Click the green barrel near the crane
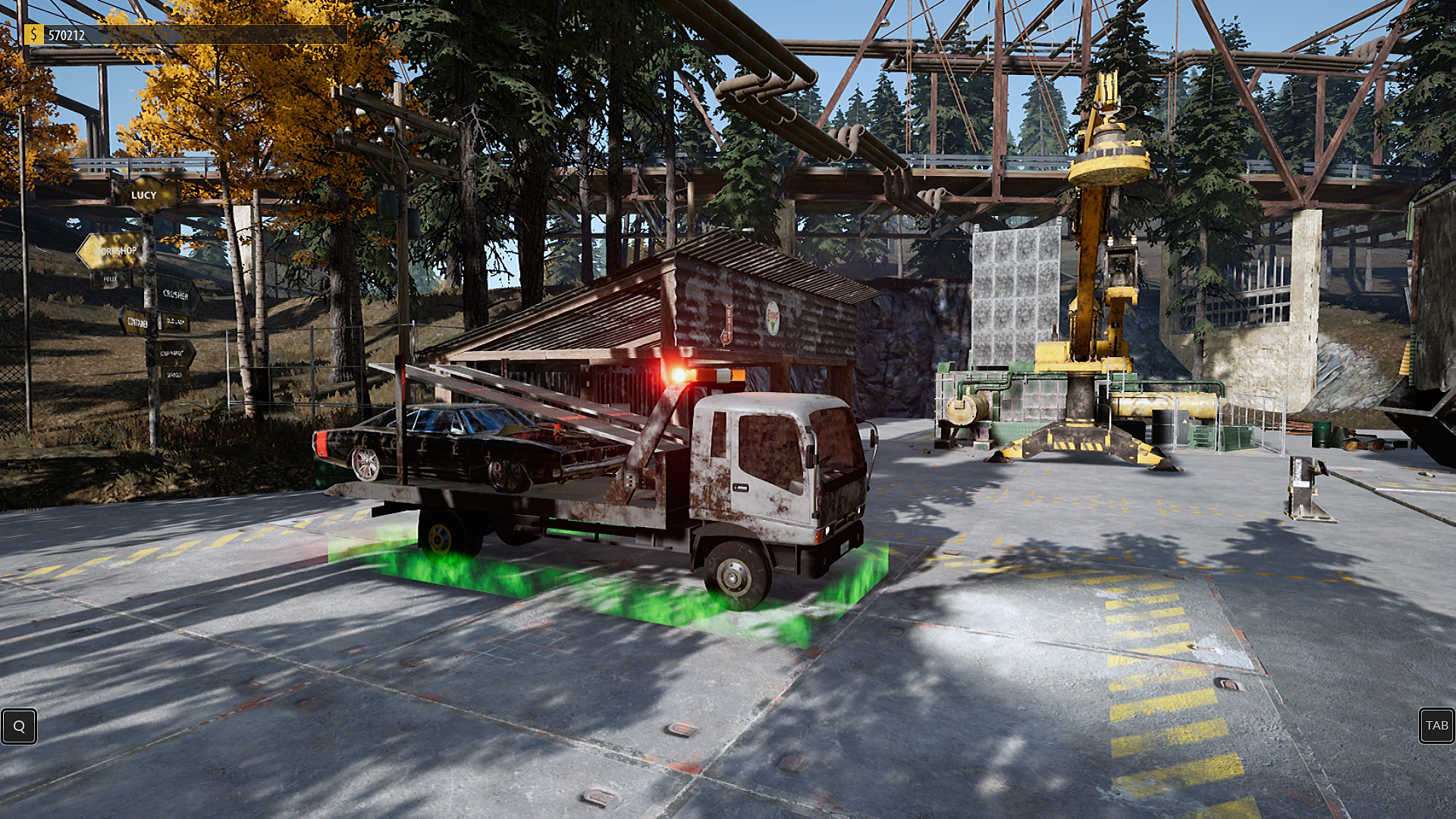The width and height of the screenshot is (1456, 819). click(x=1322, y=434)
